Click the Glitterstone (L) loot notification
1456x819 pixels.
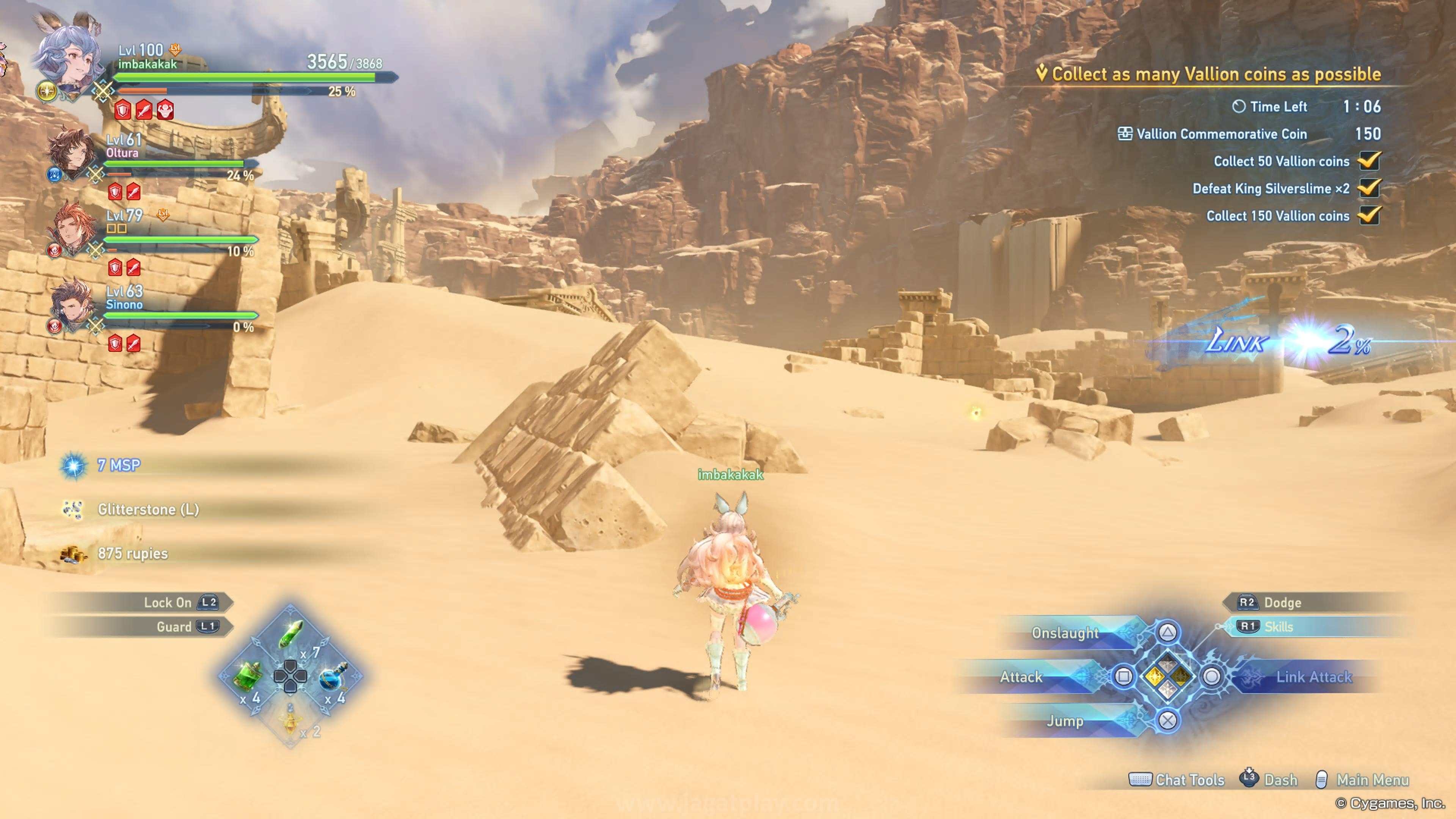point(148,509)
